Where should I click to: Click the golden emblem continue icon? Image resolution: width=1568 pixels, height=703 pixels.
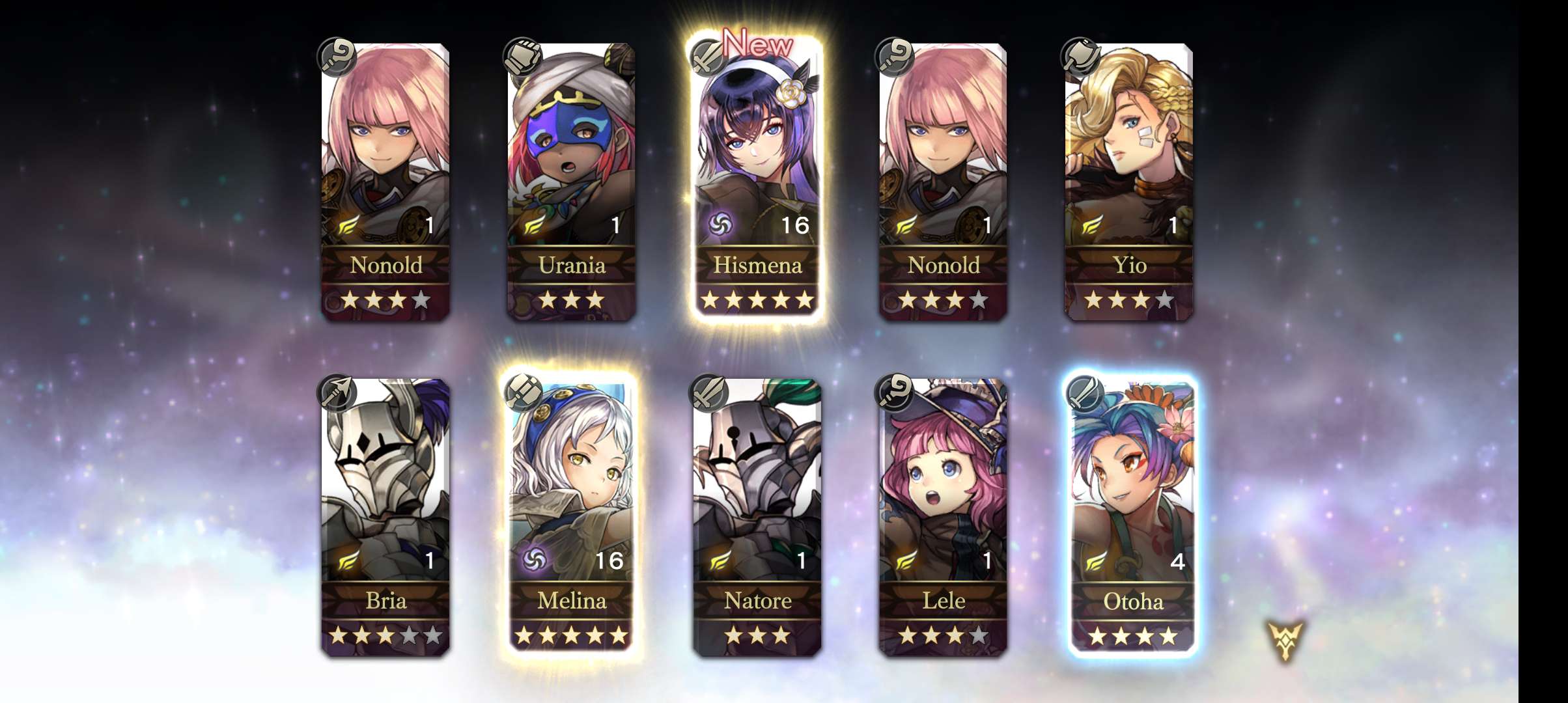pyautogui.click(x=1285, y=641)
